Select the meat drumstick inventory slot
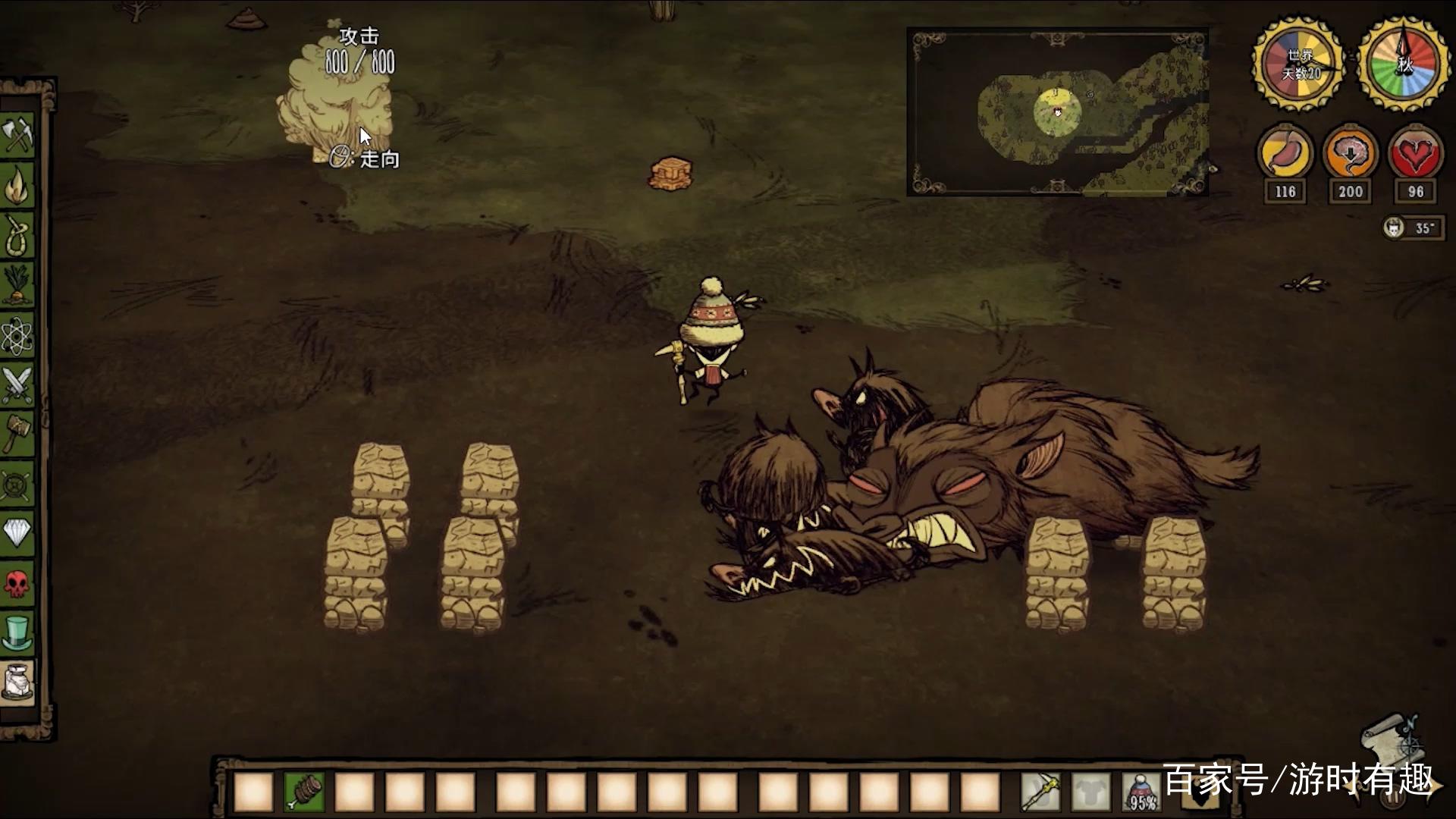The width and height of the screenshot is (1456, 819). coord(304,792)
